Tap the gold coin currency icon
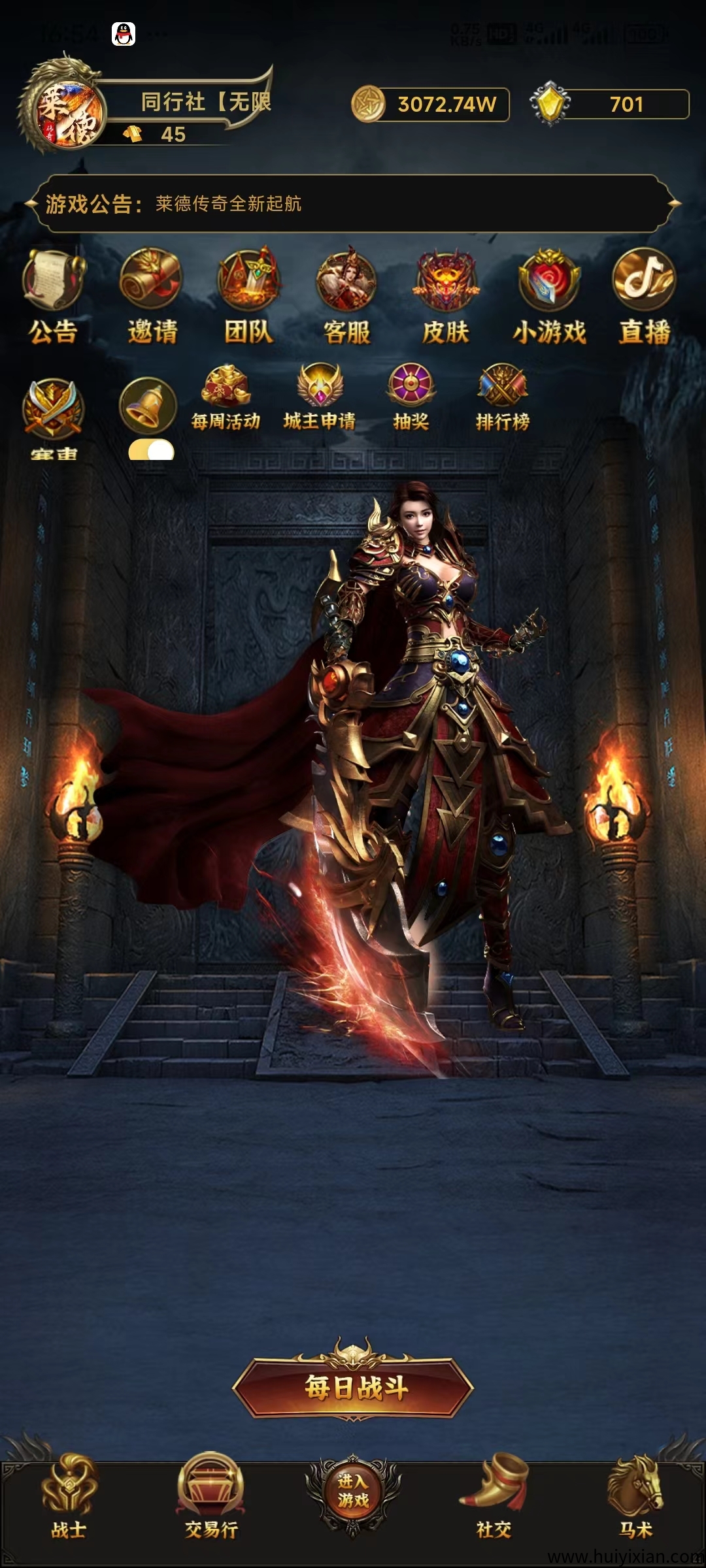This screenshot has height=1568, width=706. [x=369, y=104]
